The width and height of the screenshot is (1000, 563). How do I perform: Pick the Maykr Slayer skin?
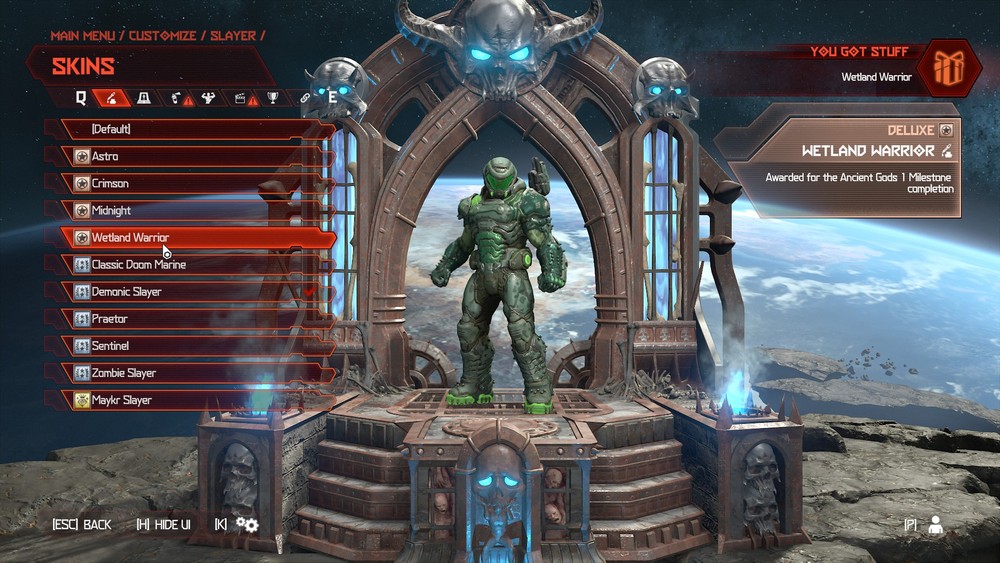[x=190, y=400]
